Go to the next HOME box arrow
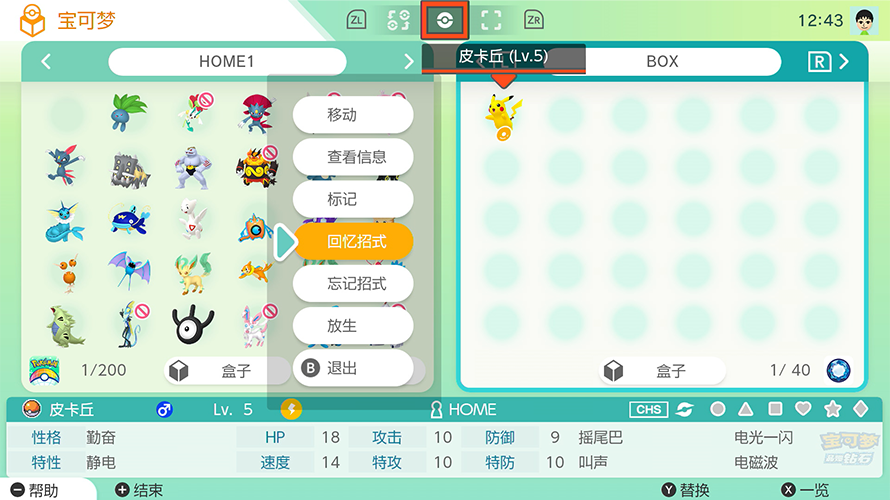The image size is (890, 500). pos(408,62)
